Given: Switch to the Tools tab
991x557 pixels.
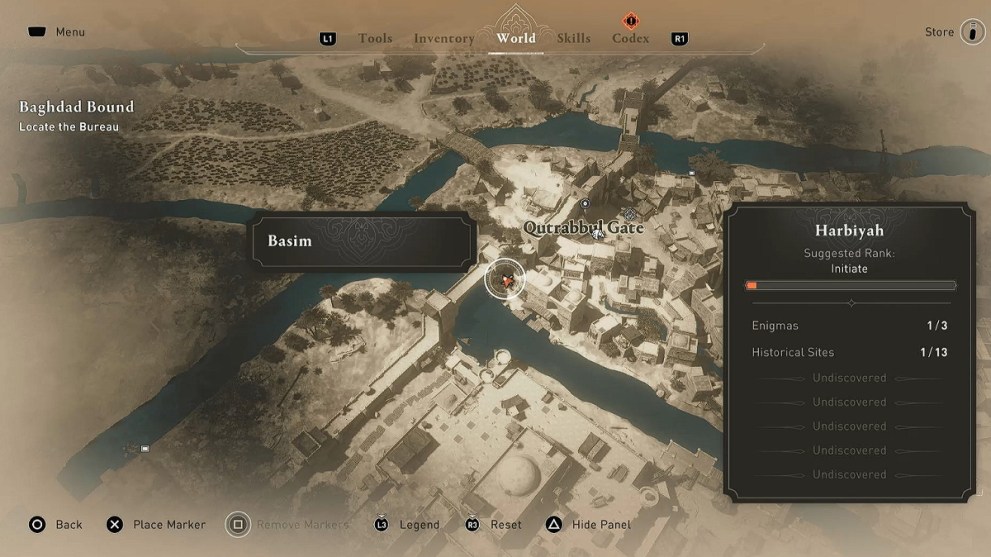Looking at the screenshot, I should point(375,39).
